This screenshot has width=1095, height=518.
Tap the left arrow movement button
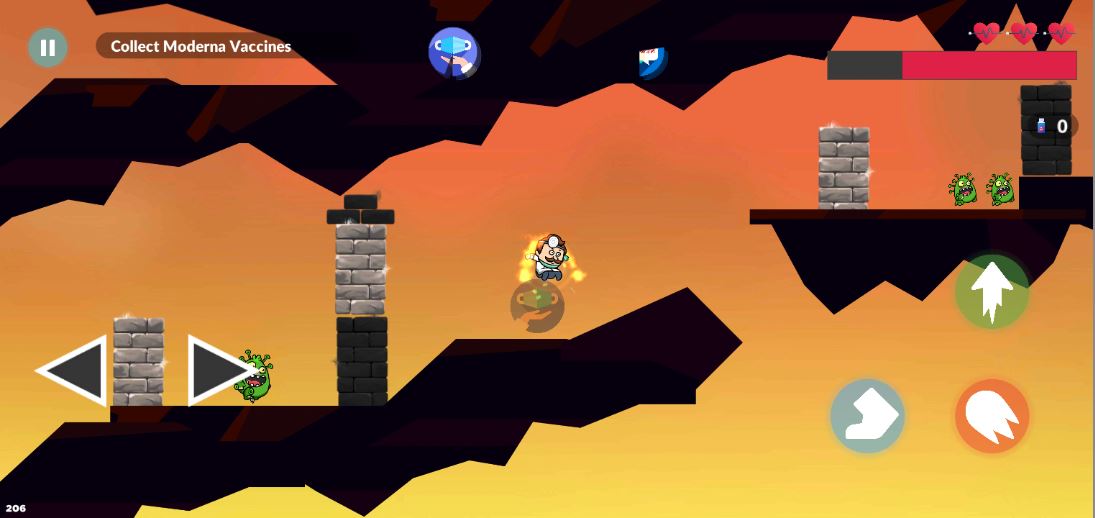(75, 370)
